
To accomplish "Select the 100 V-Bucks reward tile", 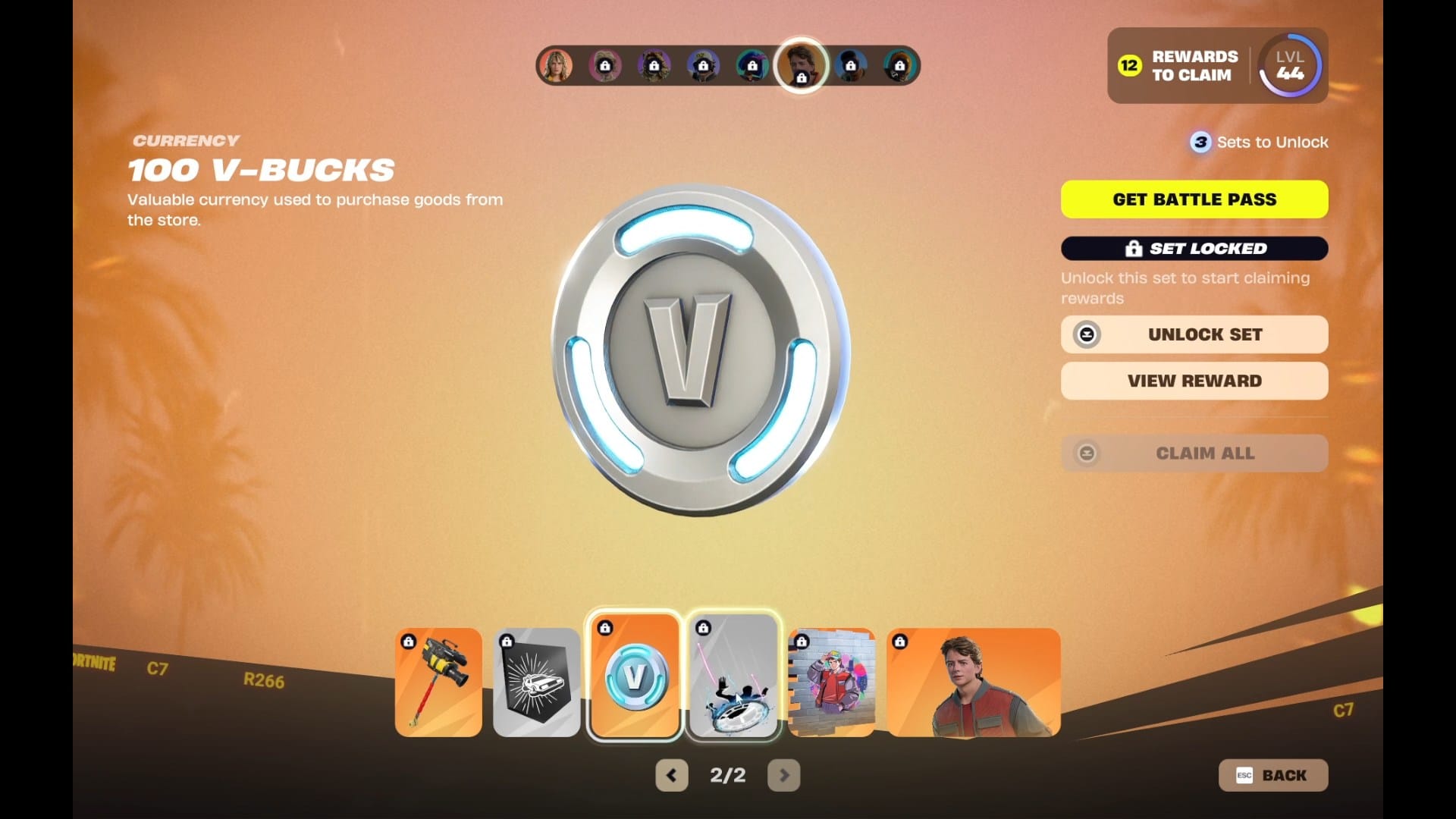I will tap(635, 676).
